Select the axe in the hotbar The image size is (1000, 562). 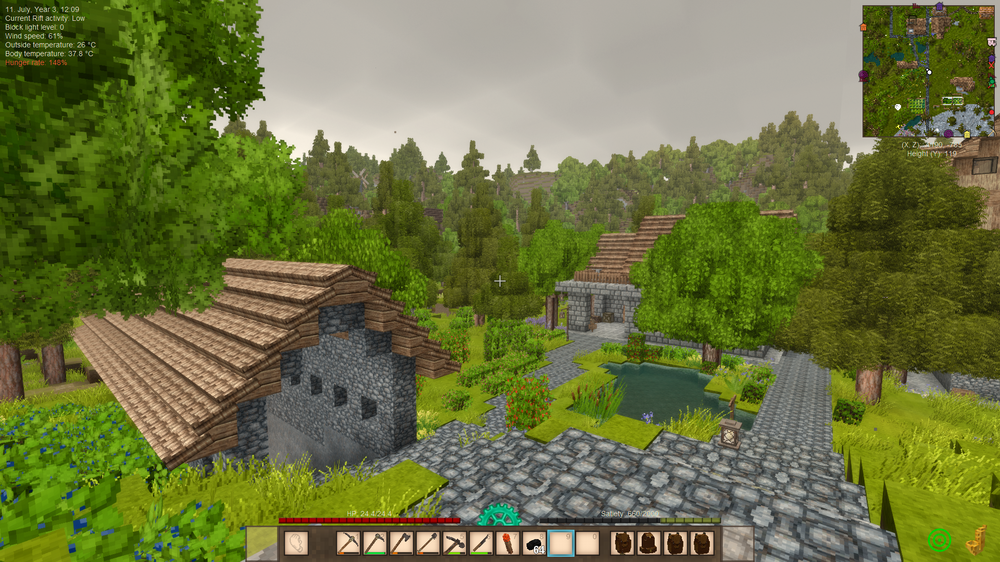[x=400, y=543]
